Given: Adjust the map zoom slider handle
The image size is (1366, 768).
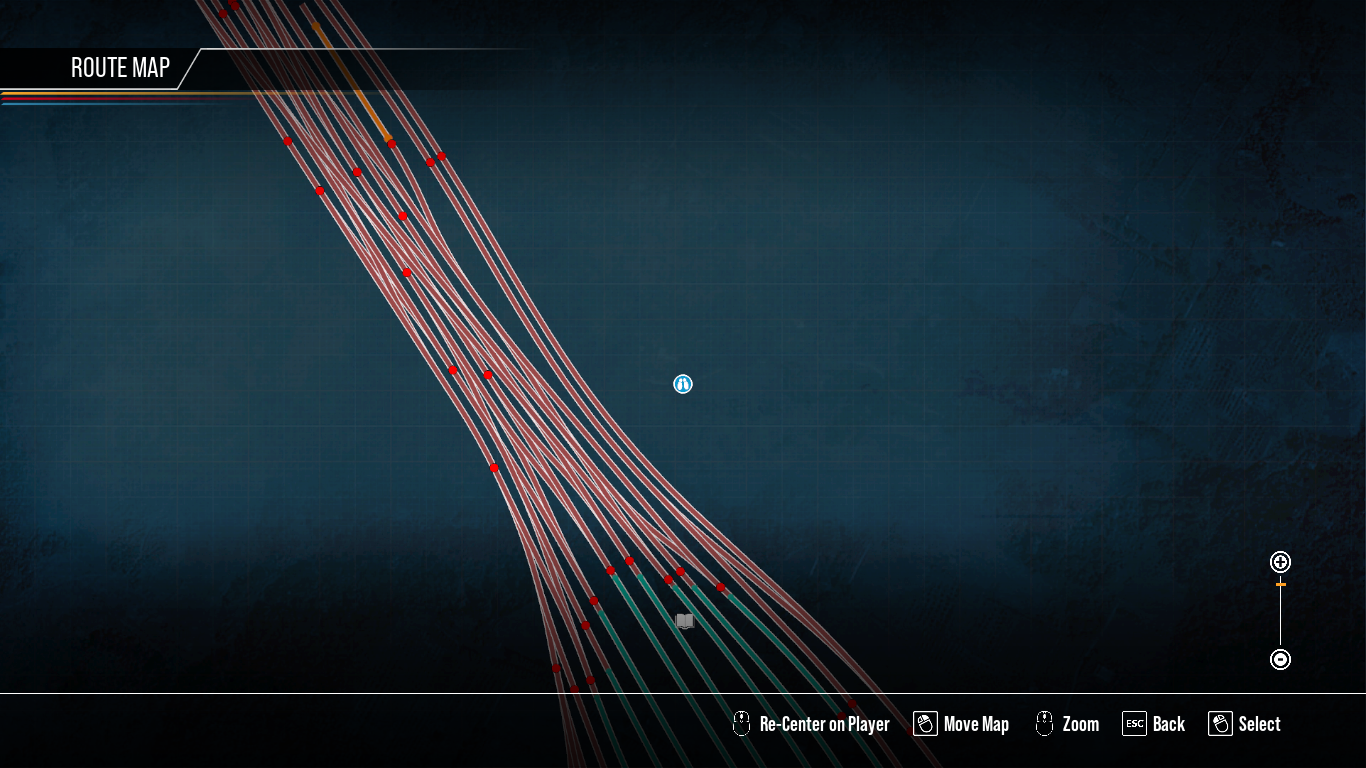Looking at the screenshot, I should point(1280,584).
